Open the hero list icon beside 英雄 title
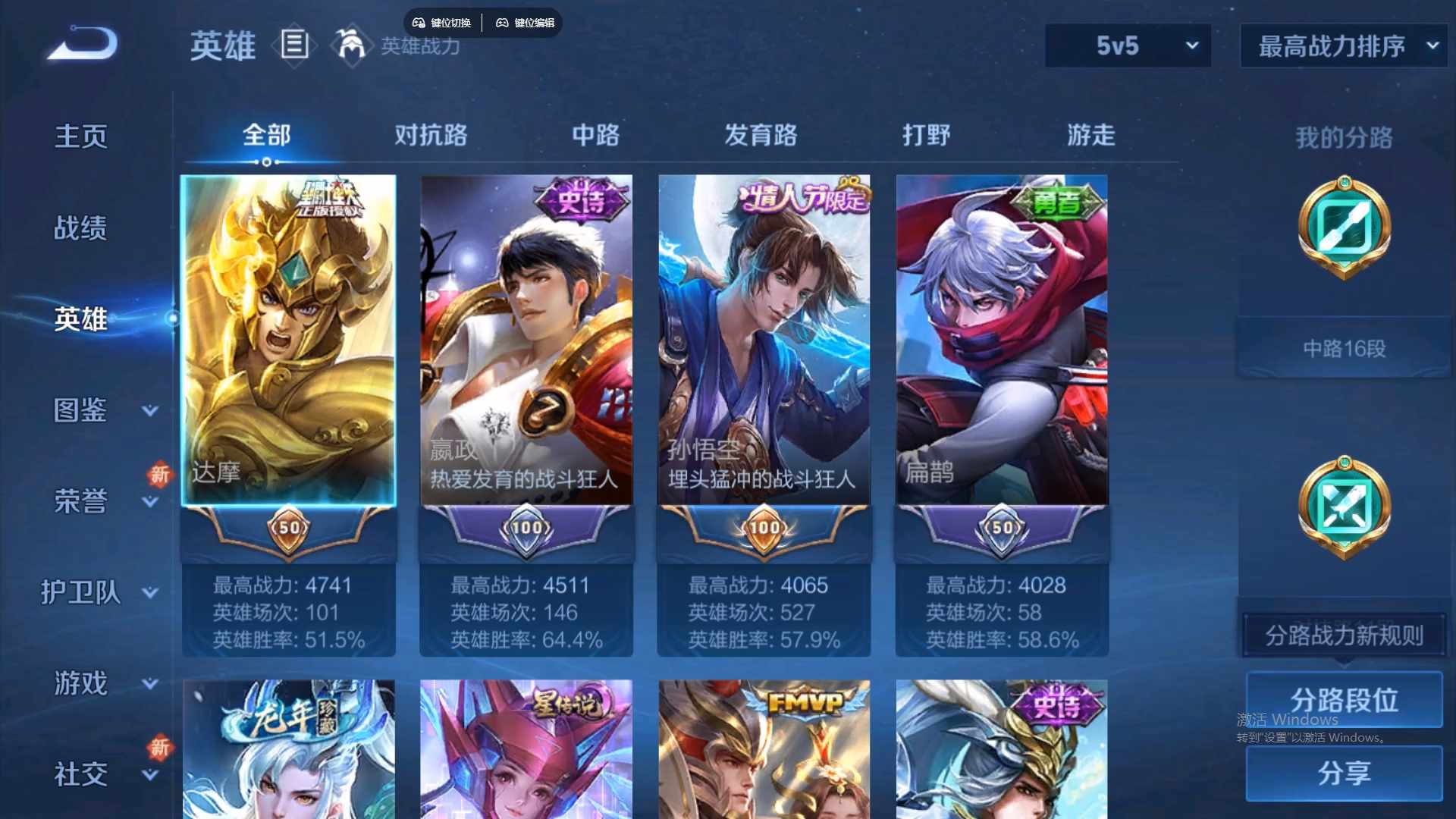 294,45
